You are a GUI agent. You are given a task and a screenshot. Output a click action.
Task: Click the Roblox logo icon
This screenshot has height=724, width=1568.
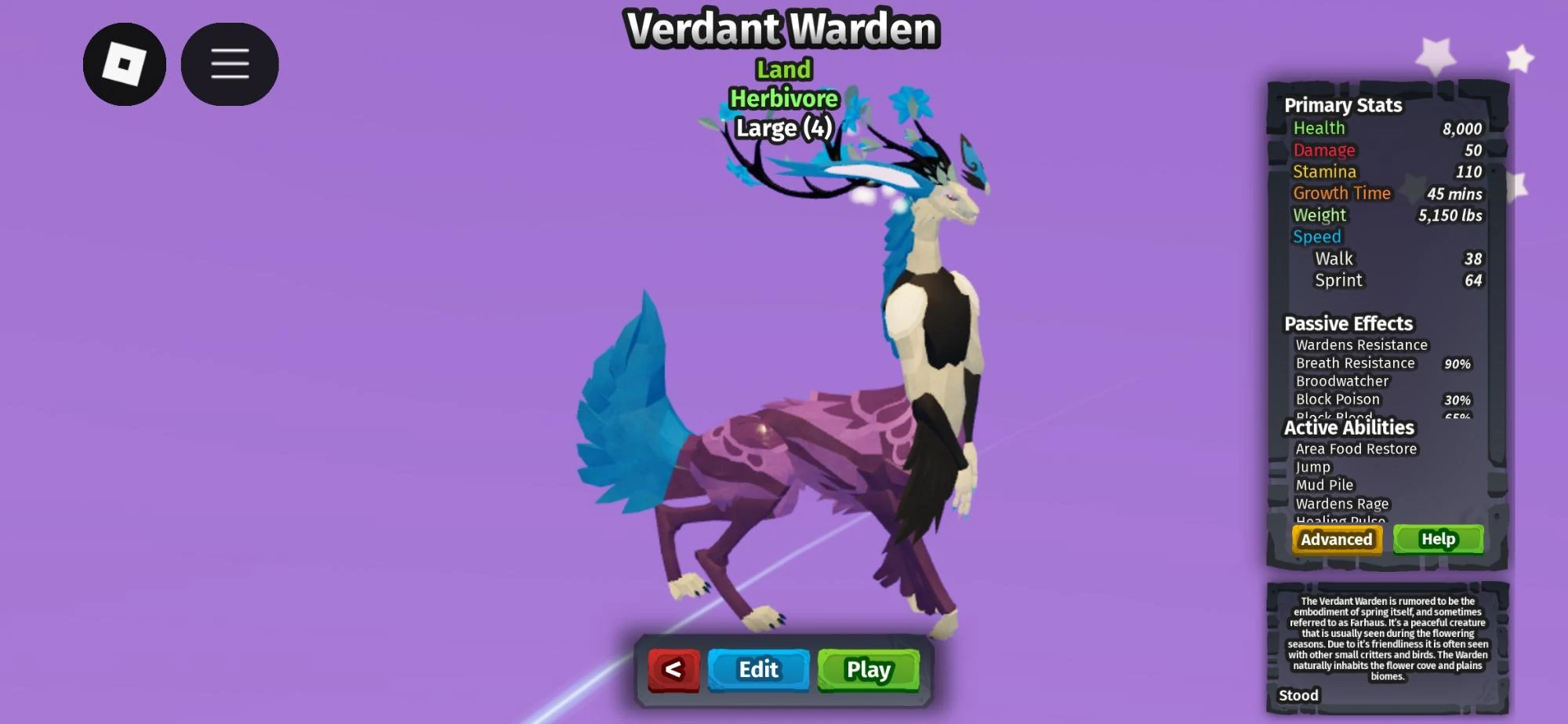pyautogui.click(x=125, y=64)
